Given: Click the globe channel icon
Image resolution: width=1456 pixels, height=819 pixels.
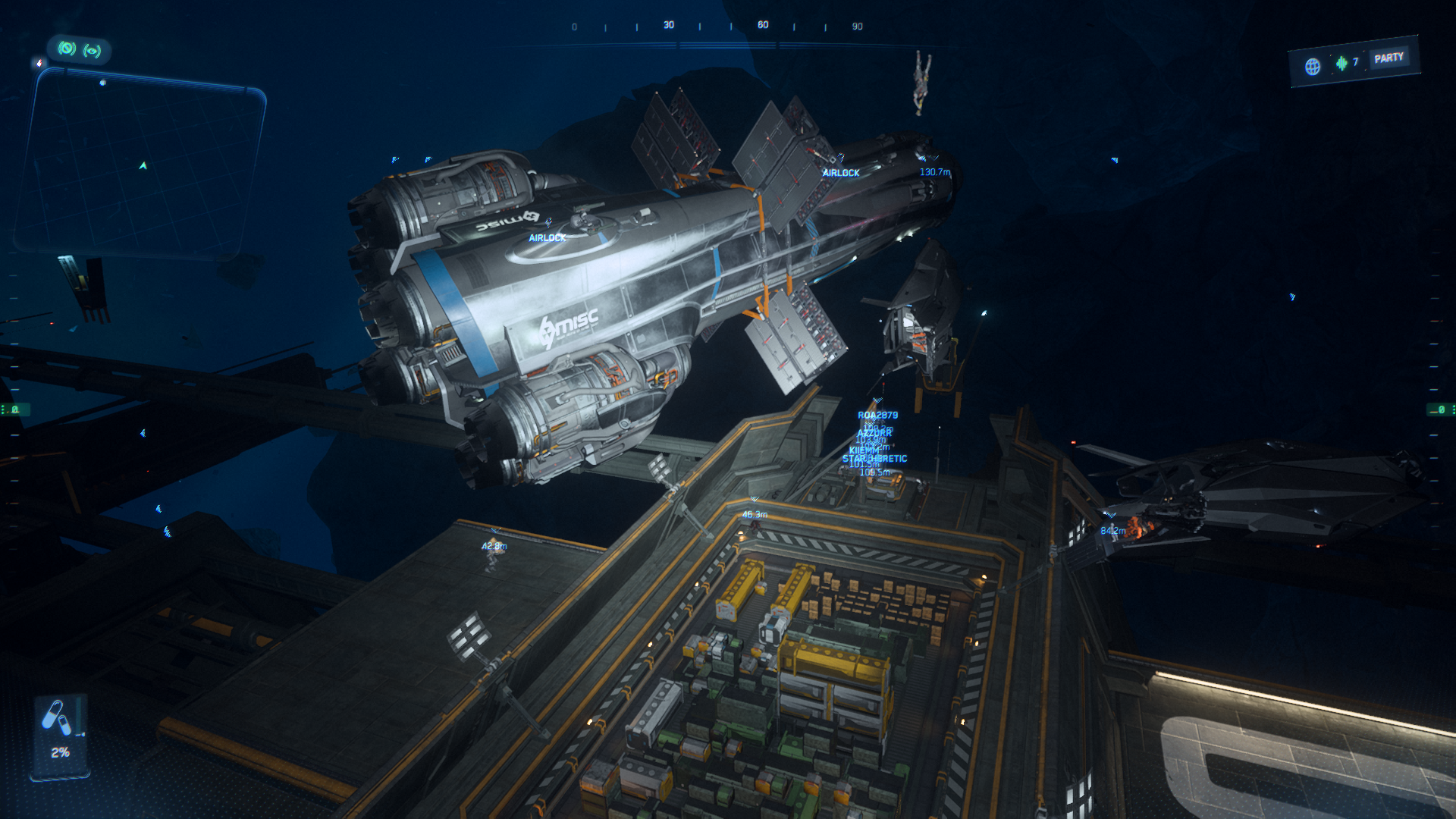Looking at the screenshot, I should 1313,66.
